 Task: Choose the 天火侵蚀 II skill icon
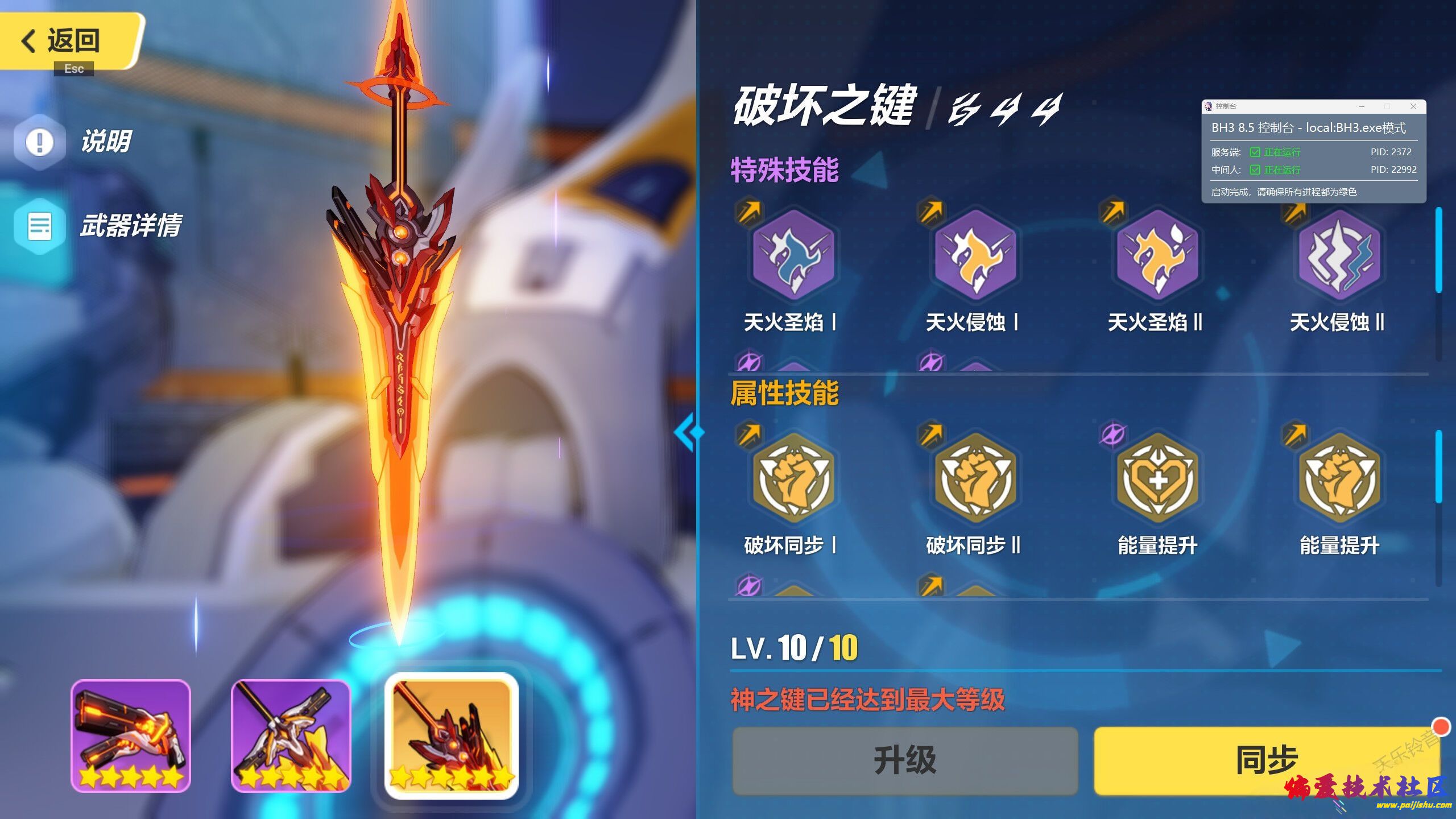tap(1339, 255)
